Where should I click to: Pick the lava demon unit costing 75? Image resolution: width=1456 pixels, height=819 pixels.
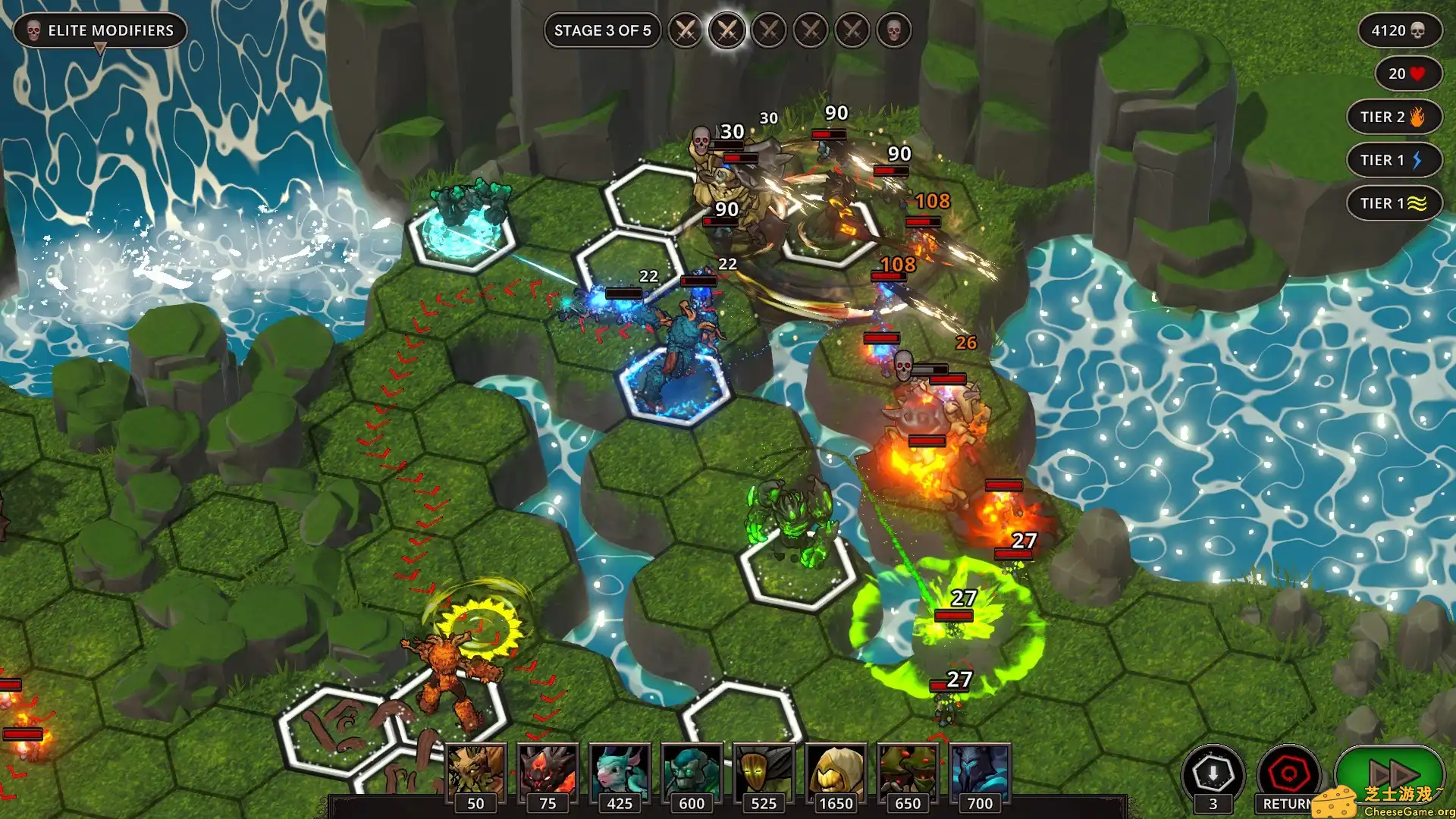[548, 772]
